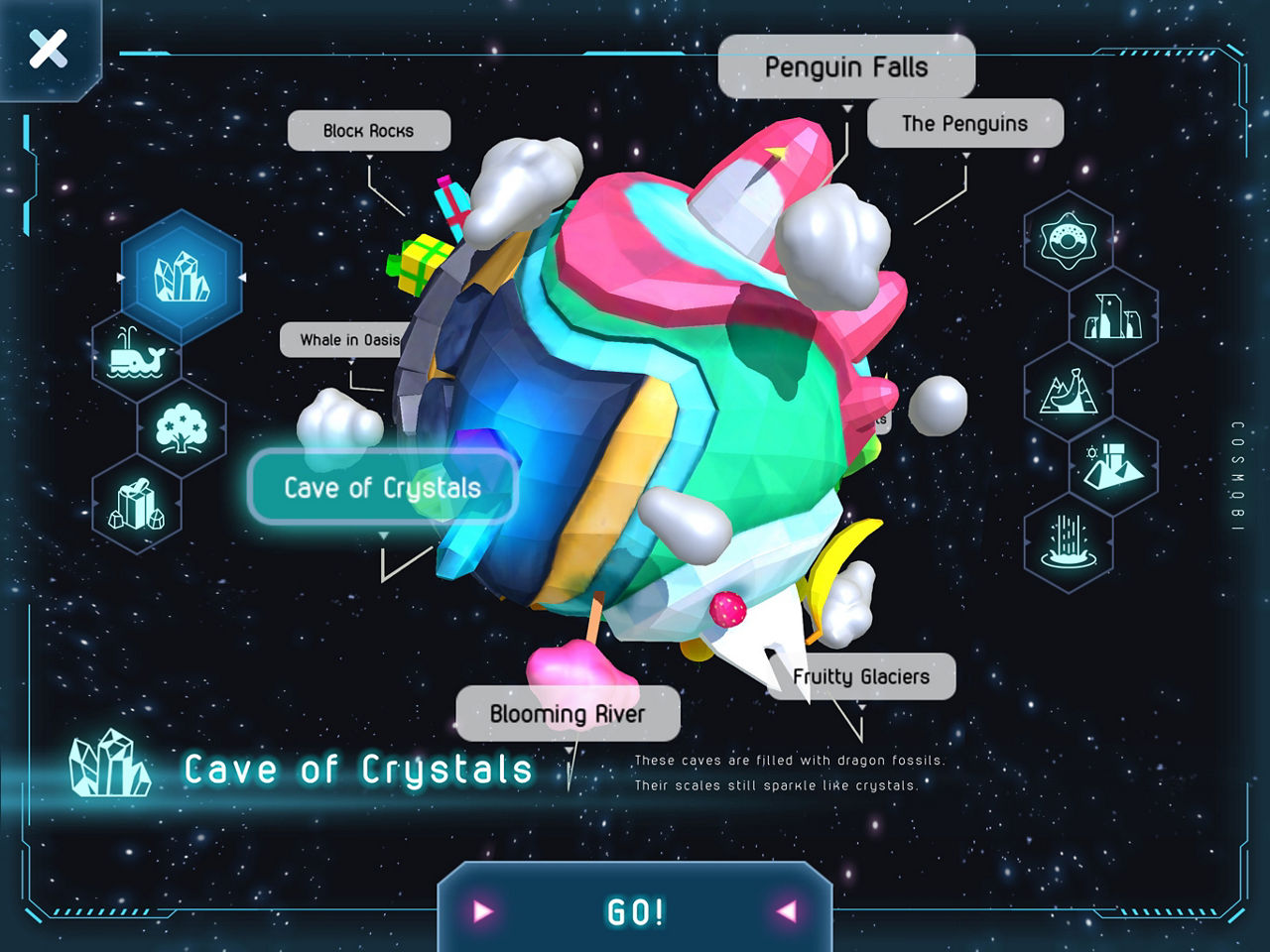Image resolution: width=1270 pixels, height=952 pixels.
Task: Choose the spouting whale hexagon icon
Action: tap(136, 354)
